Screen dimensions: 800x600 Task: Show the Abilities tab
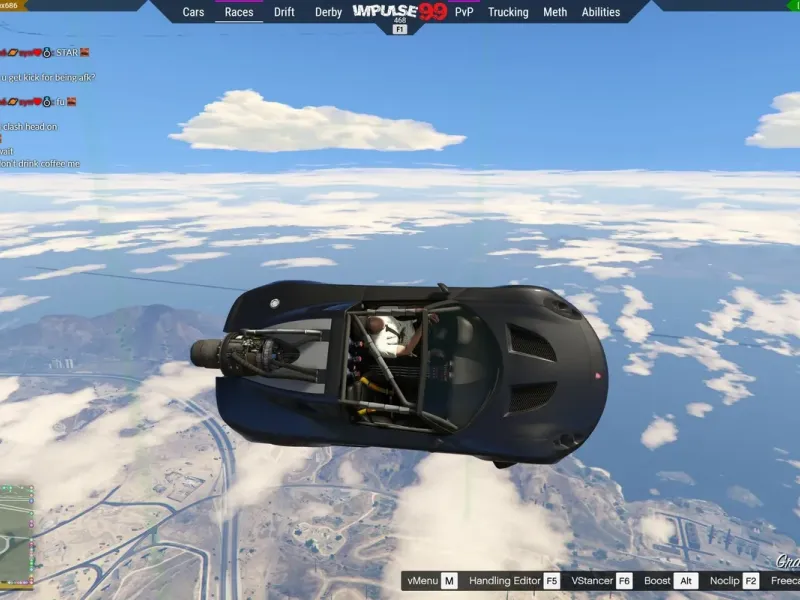[601, 12]
